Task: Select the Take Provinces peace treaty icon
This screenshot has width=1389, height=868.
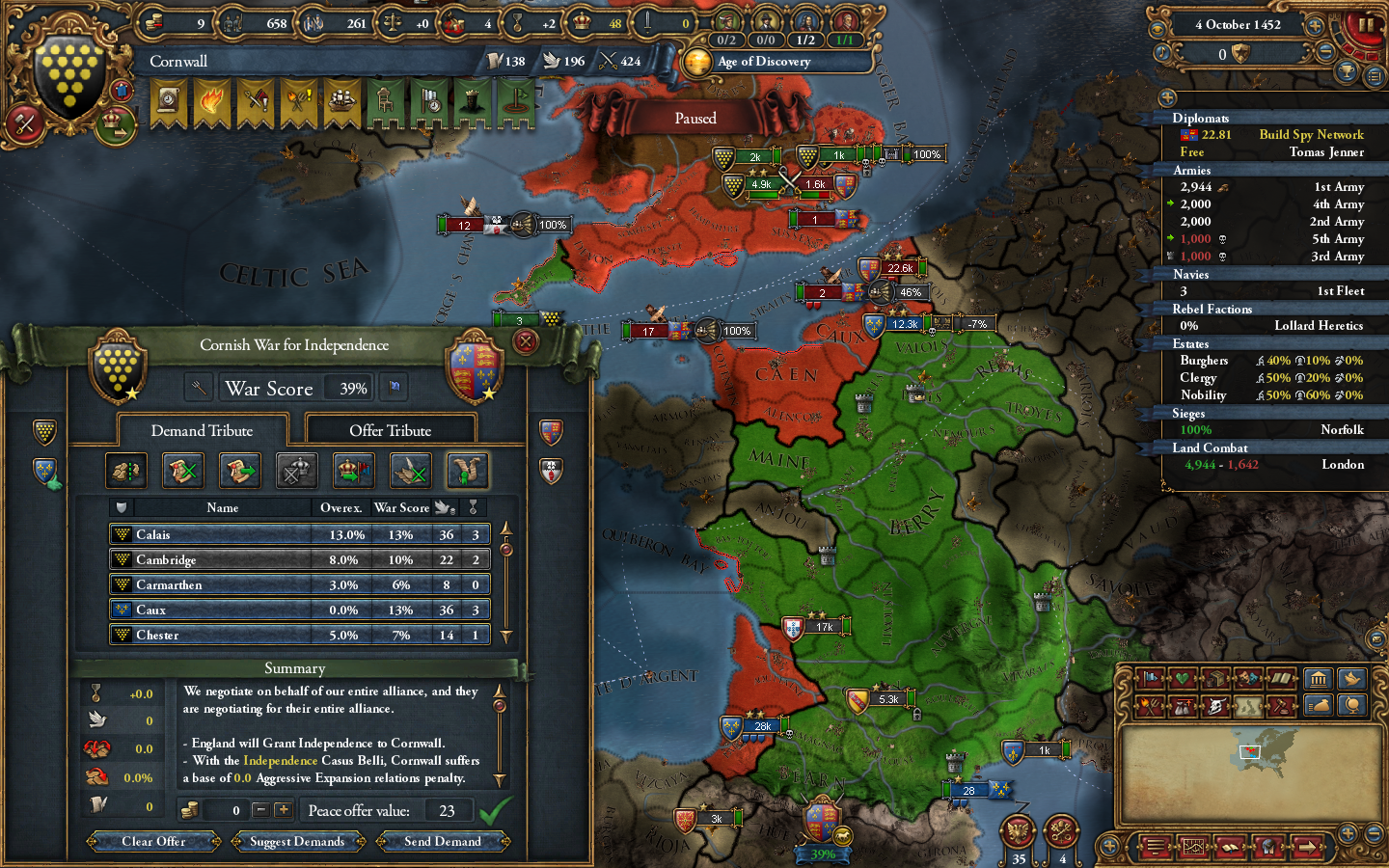Action: tap(125, 471)
